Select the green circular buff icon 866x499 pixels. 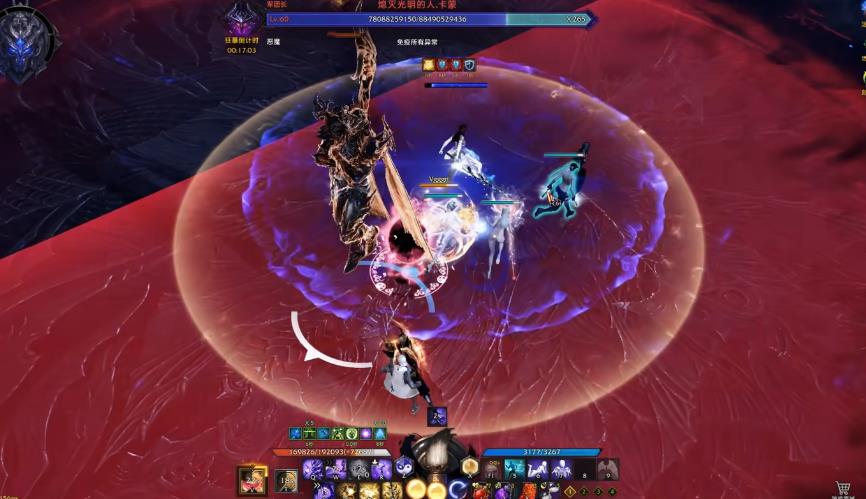[352, 434]
